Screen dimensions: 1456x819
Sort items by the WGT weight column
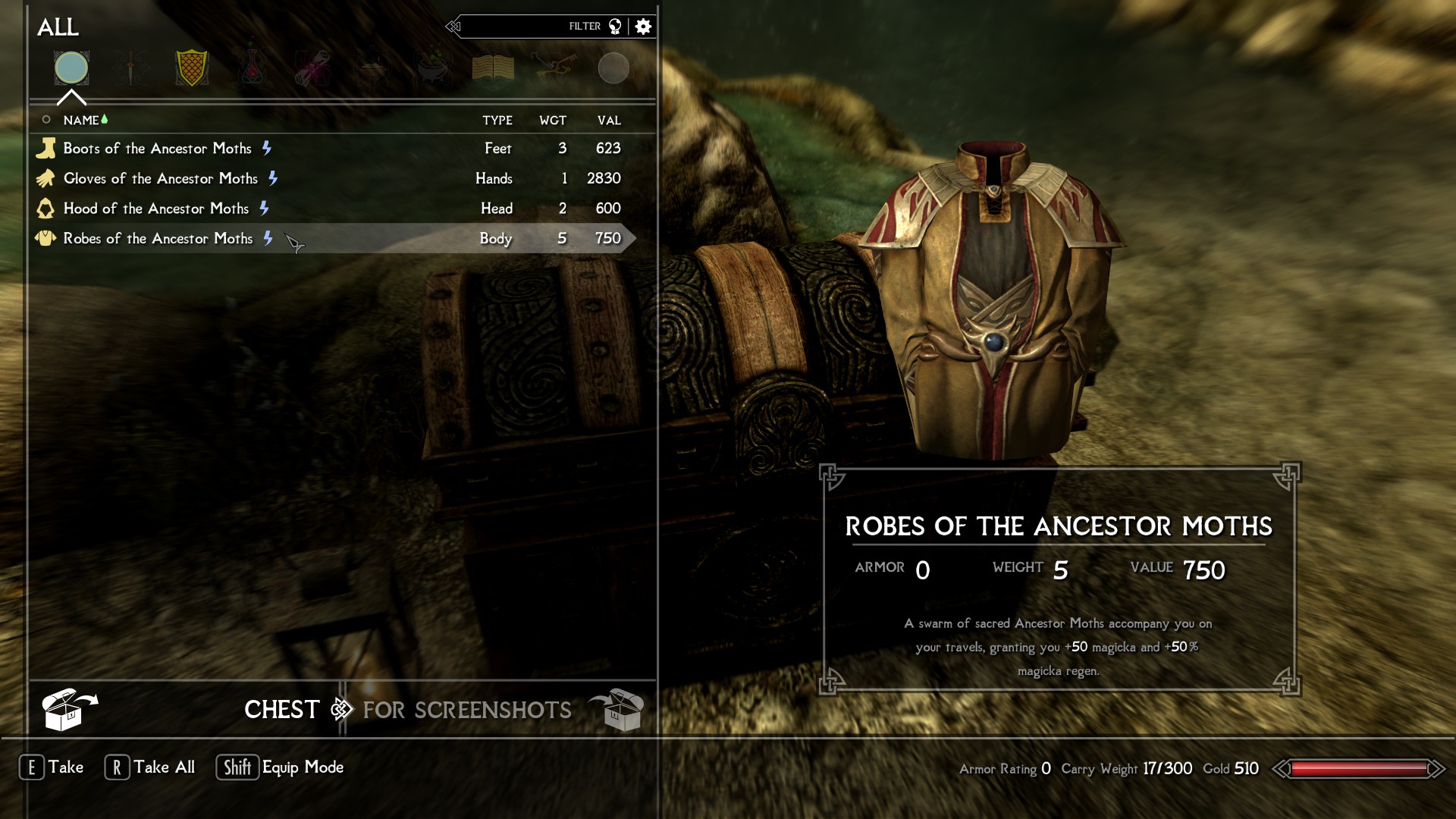[553, 121]
